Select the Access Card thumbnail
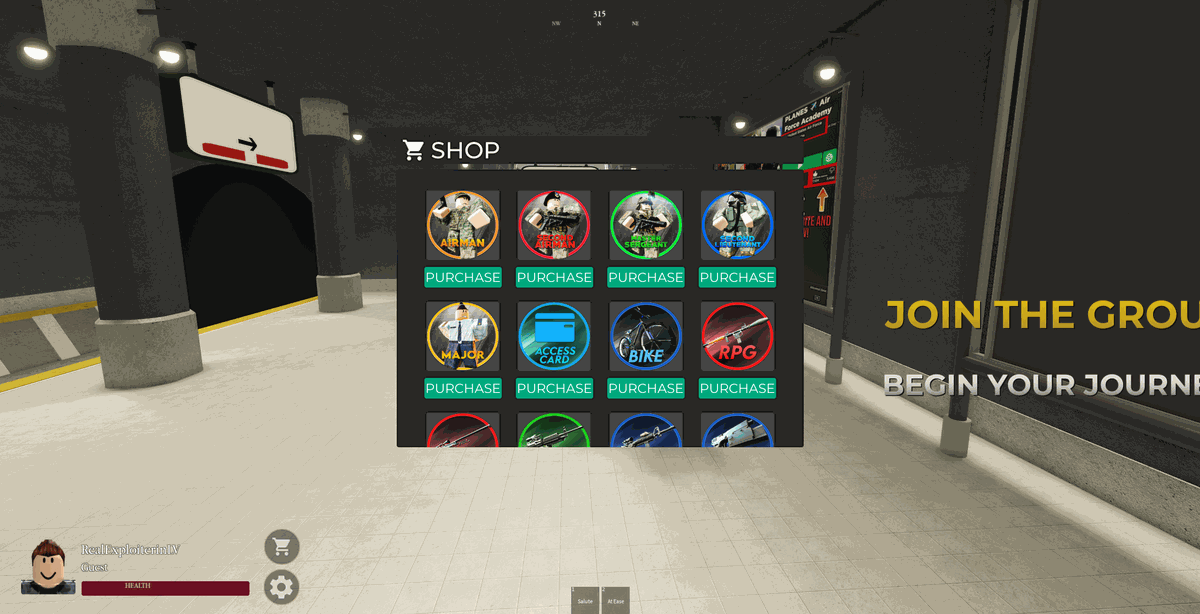1200x614 pixels. click(x=554, y=336)
